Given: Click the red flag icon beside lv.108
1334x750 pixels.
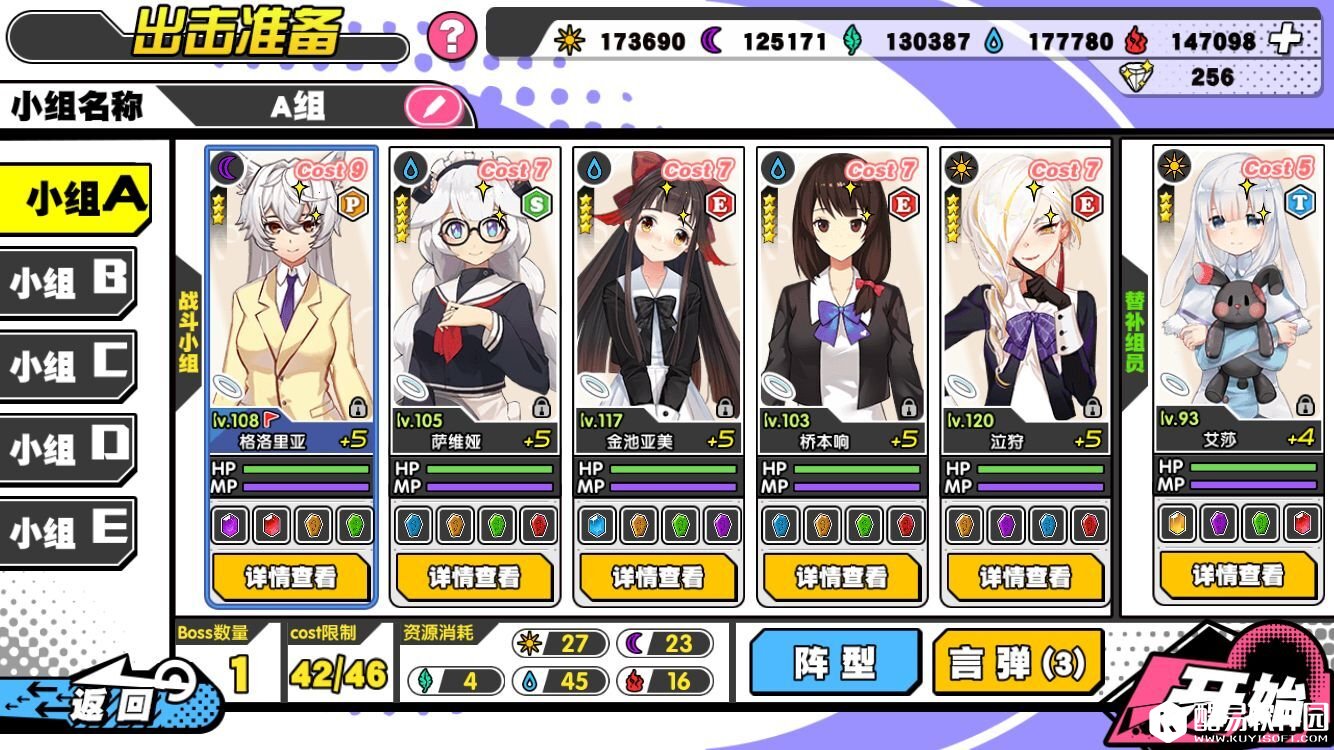Looking at the screenshot, I should click(268, 421).
